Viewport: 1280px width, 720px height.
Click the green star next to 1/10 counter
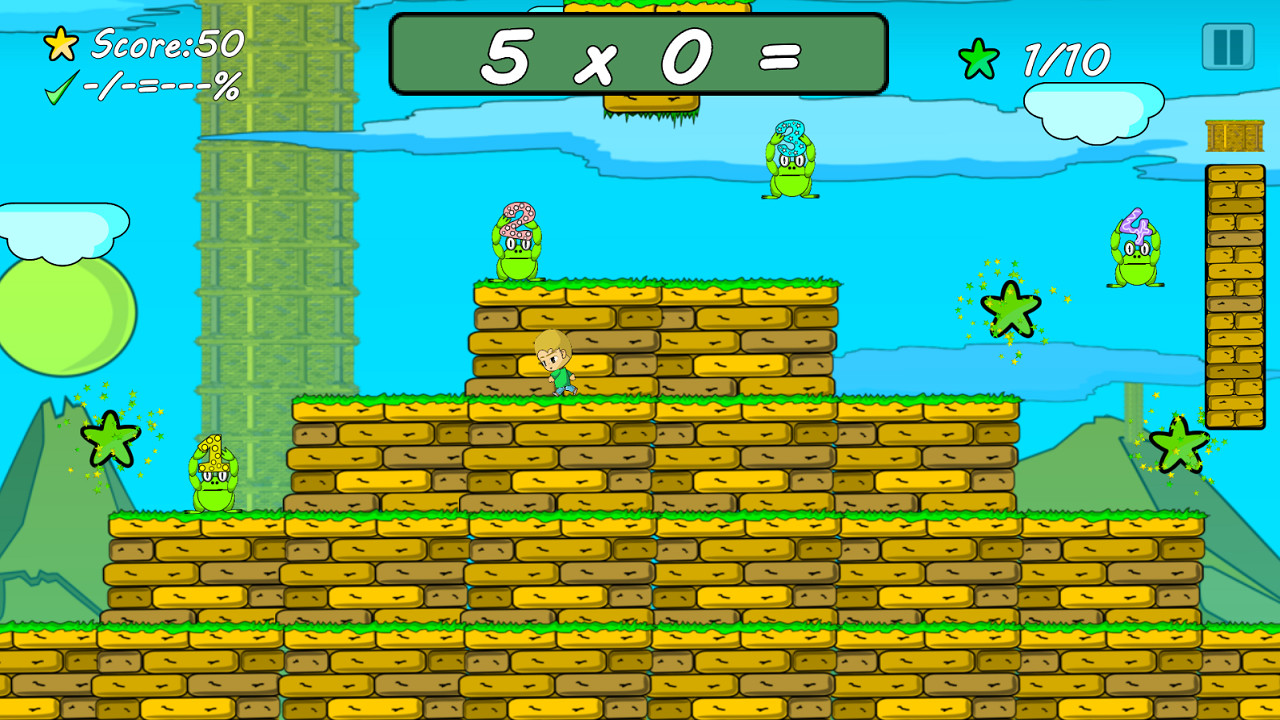click(981, 57)
